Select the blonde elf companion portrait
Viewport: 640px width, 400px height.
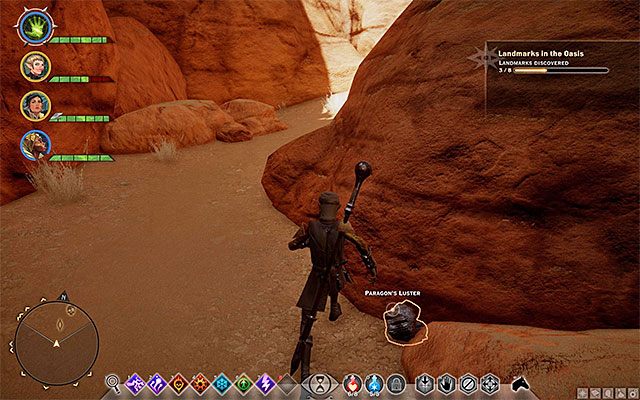click(35, 66)
